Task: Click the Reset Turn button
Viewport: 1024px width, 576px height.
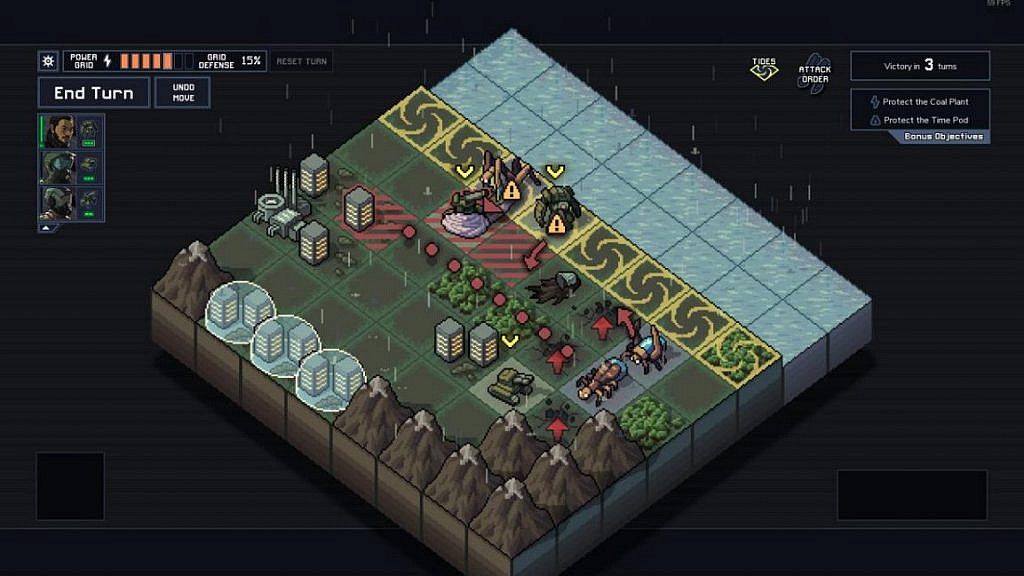Action: coord(302,61)
